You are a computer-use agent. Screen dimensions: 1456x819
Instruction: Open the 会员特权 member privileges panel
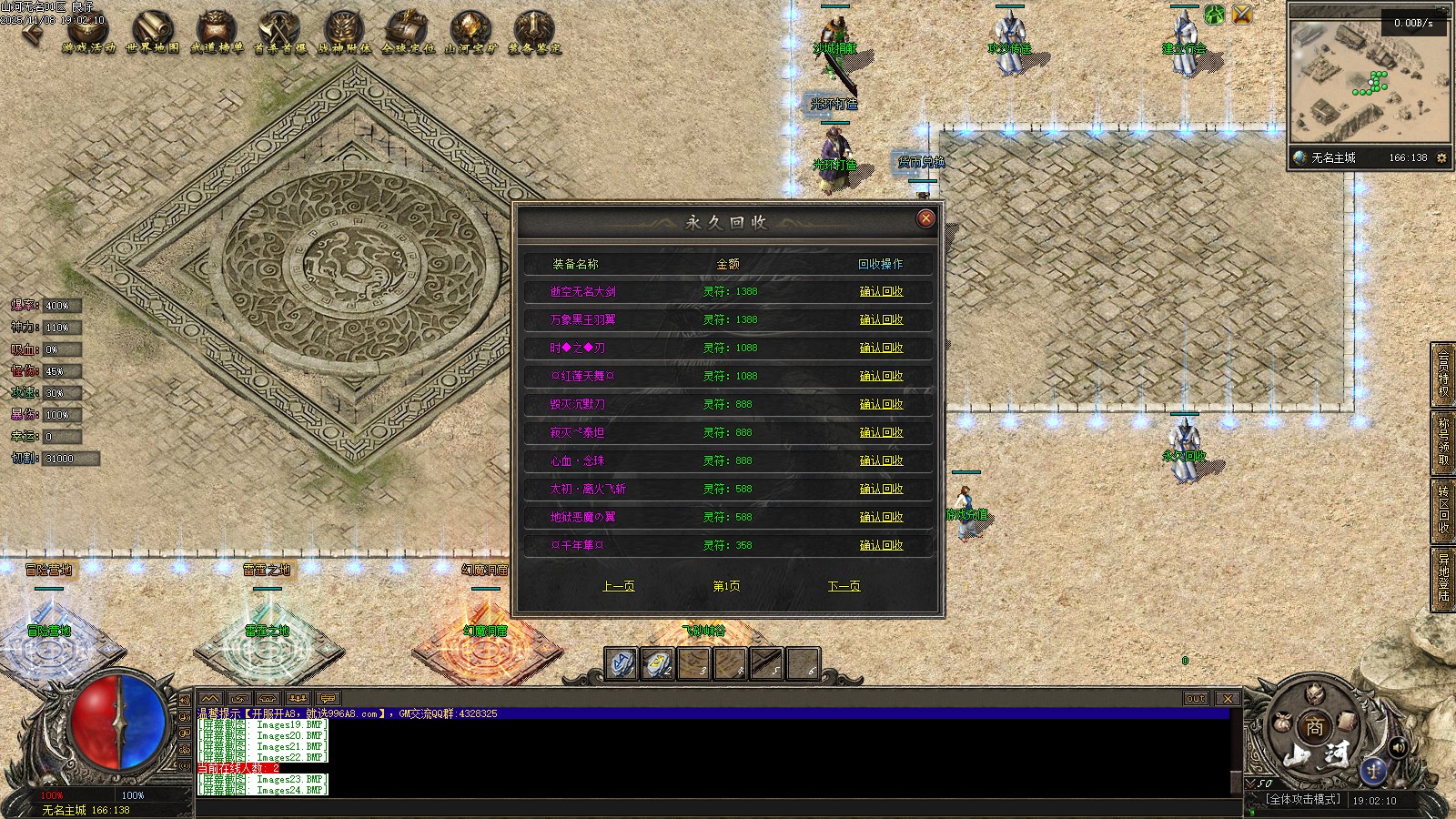[1443, 373]
